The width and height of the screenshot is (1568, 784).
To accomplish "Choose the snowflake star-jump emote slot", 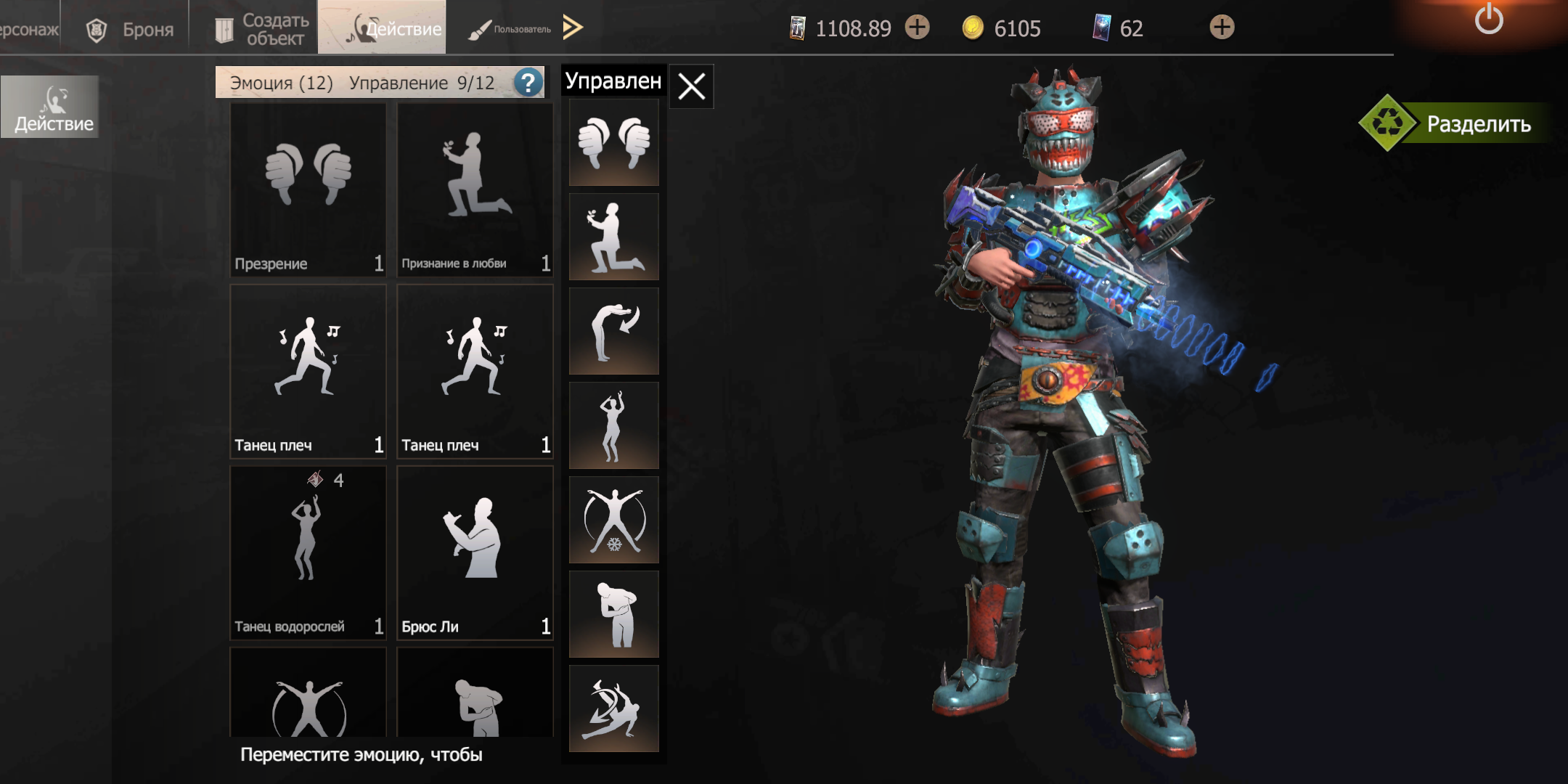I will (614, 520).
